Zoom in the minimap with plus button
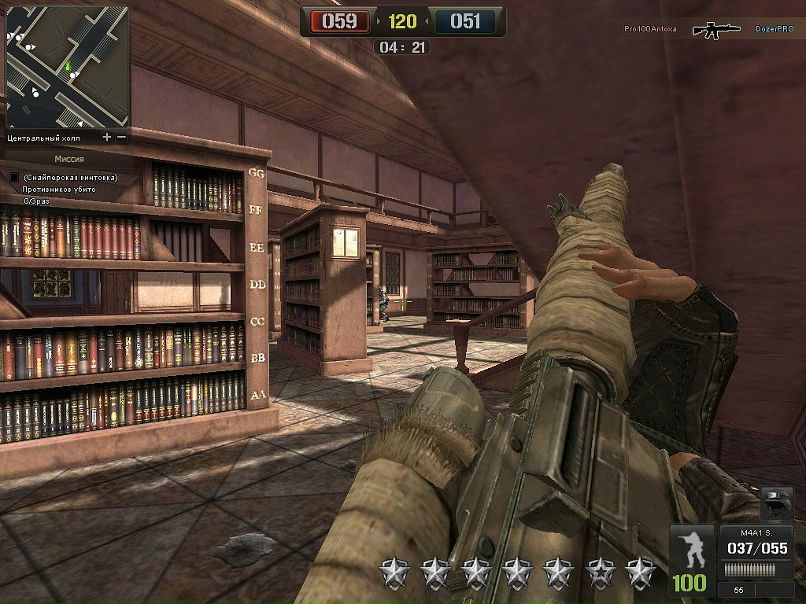 (x=107, y=136)
